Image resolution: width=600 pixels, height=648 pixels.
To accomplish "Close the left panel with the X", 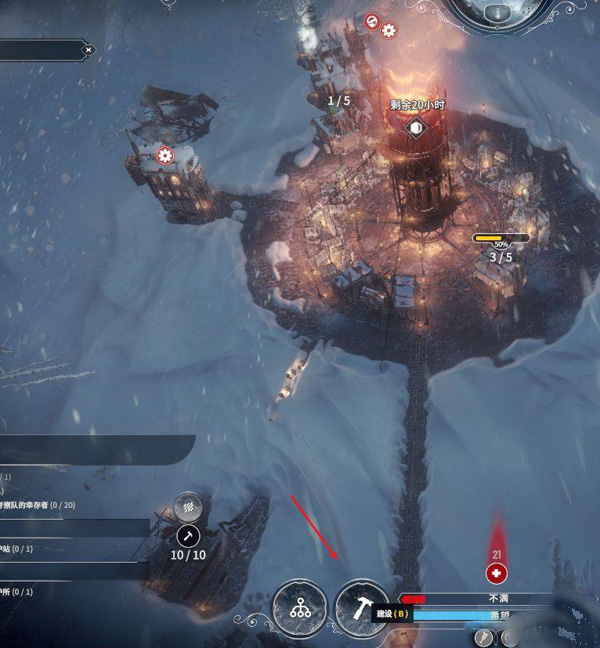I will [88, 49].
